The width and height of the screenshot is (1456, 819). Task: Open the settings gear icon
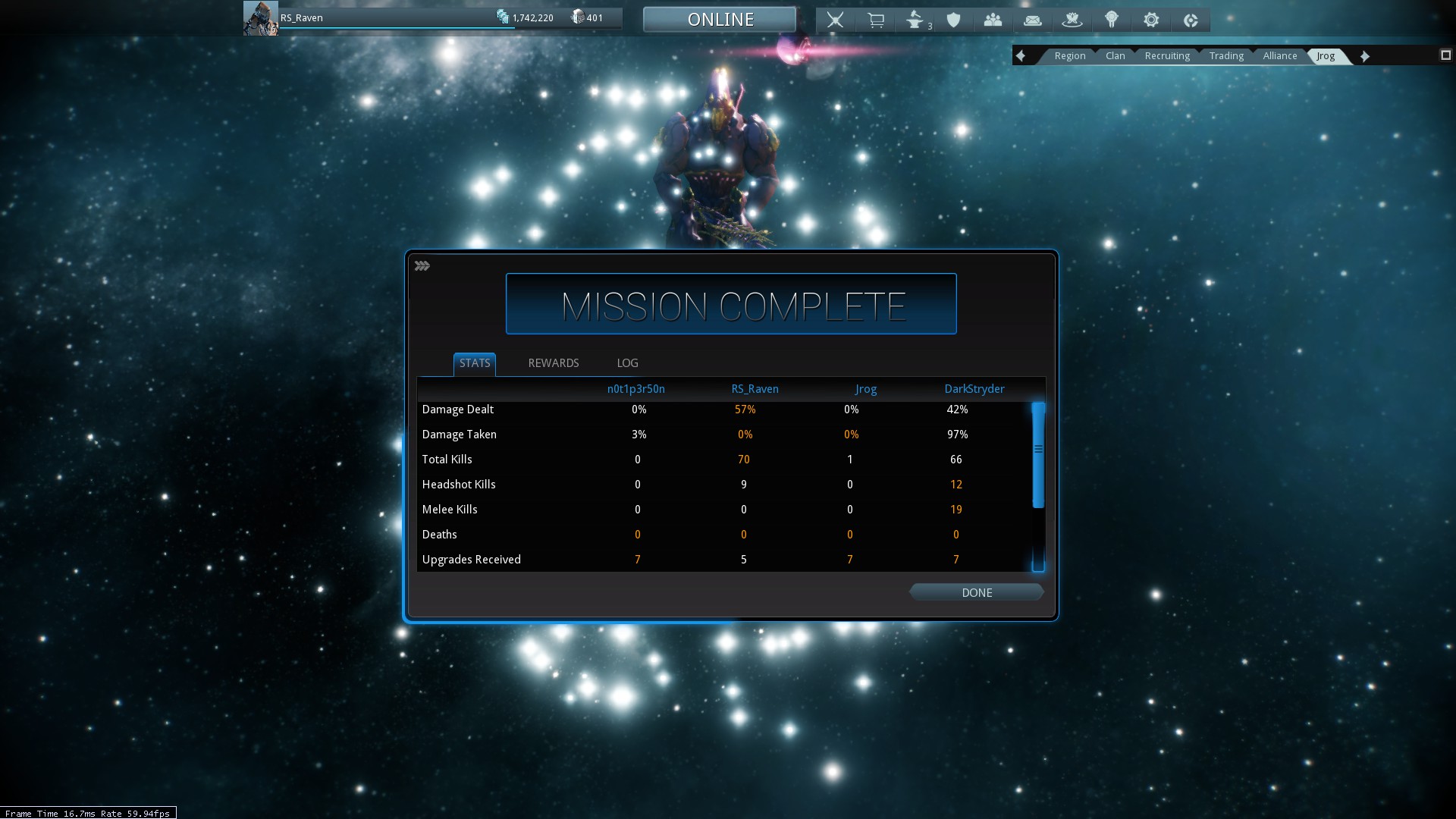click(1151, 20)
